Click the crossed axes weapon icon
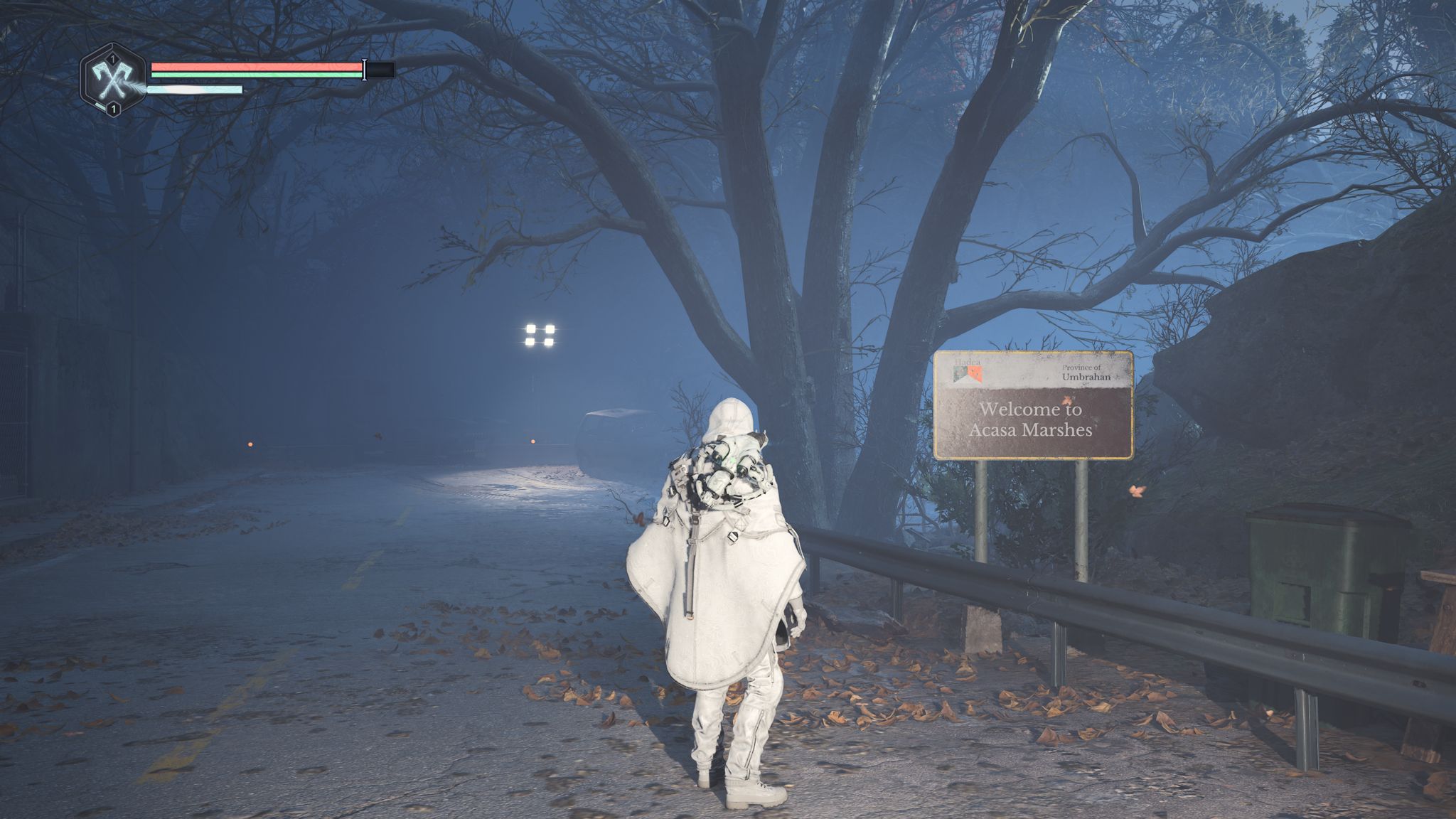Viewport: 1456px width, 819px height. coord(112,80)
